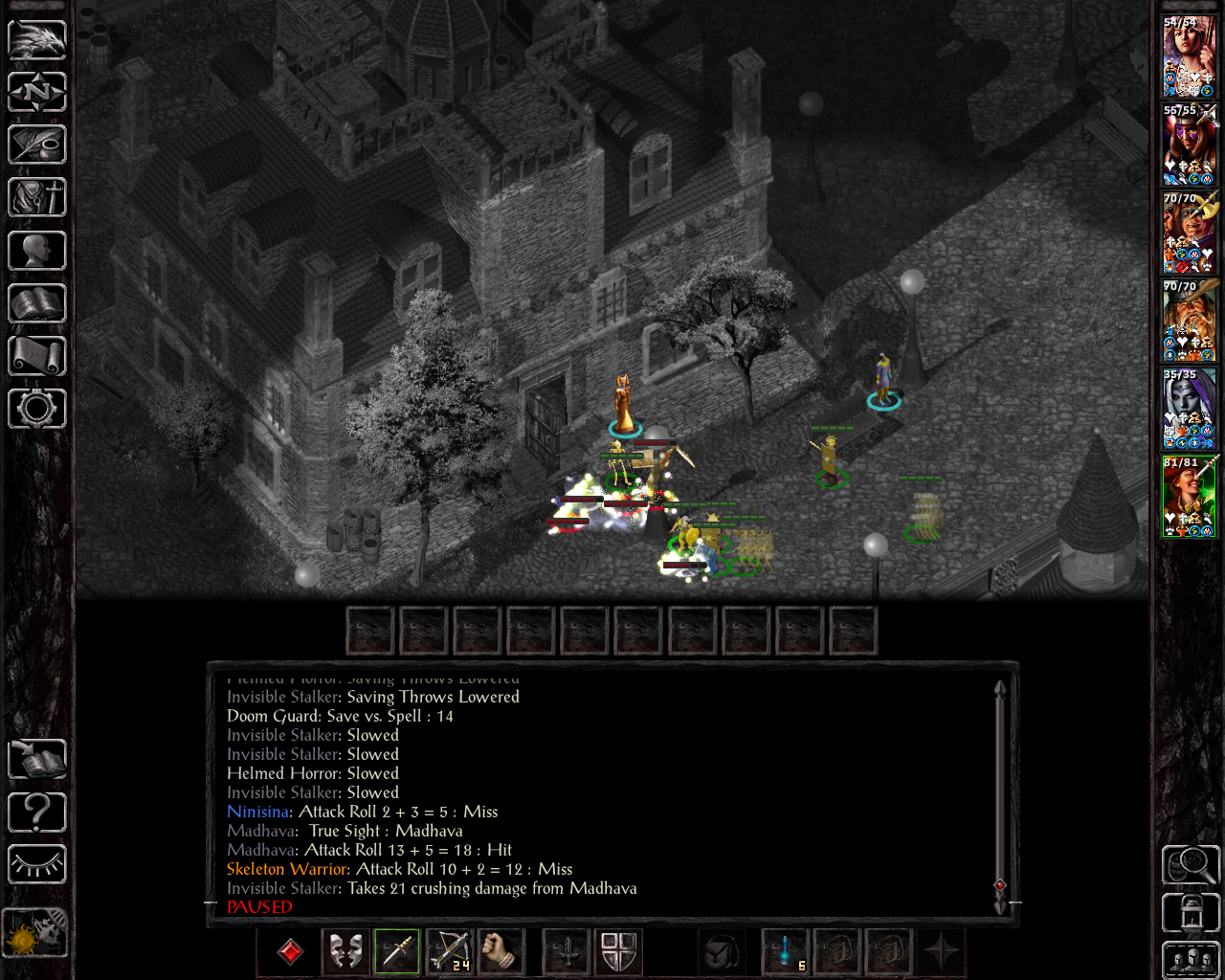
Task: Use the blue potion quick item
Action: coord(786,951)
